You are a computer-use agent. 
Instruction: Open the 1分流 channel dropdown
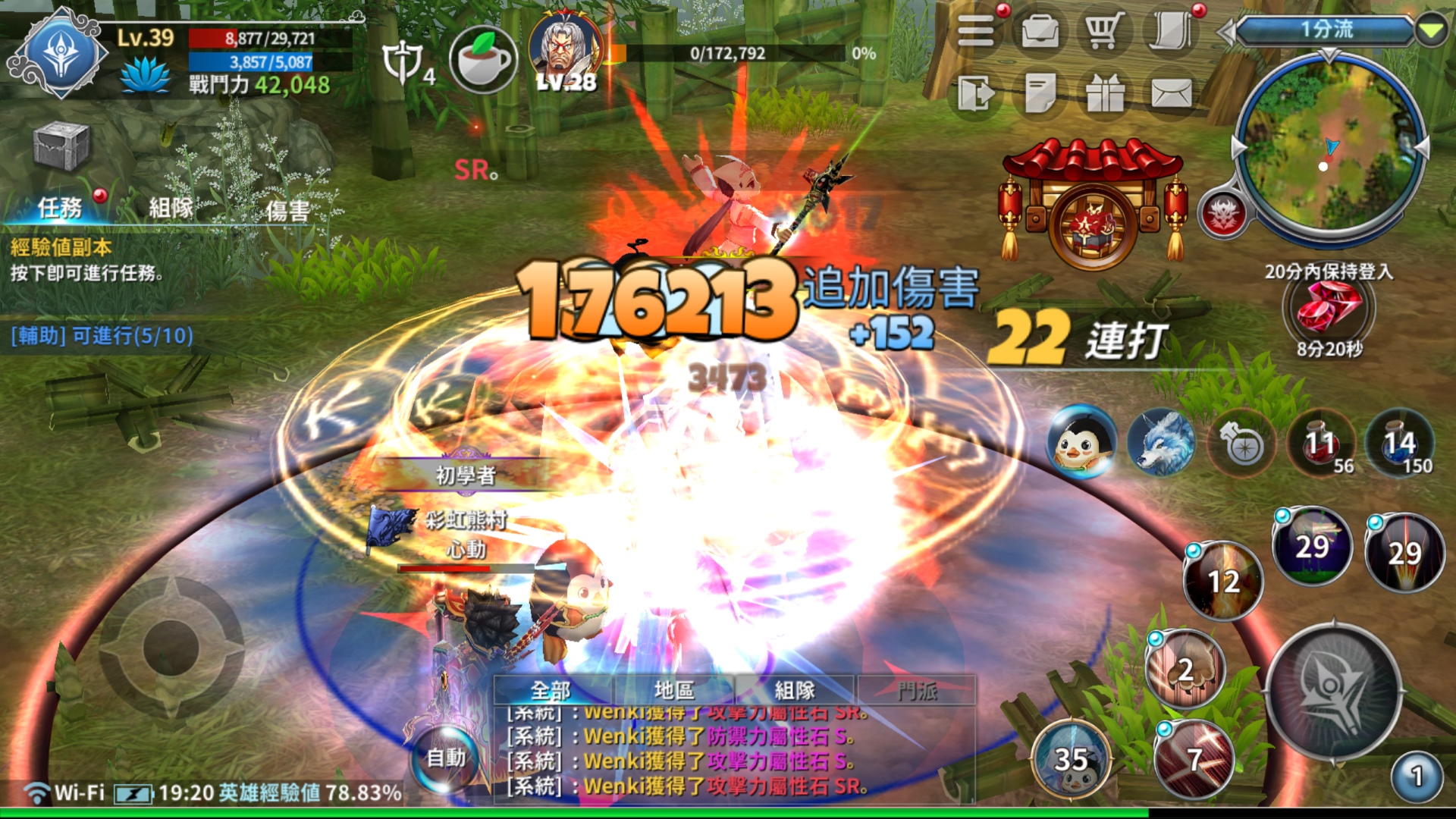tap(1330, 30)
